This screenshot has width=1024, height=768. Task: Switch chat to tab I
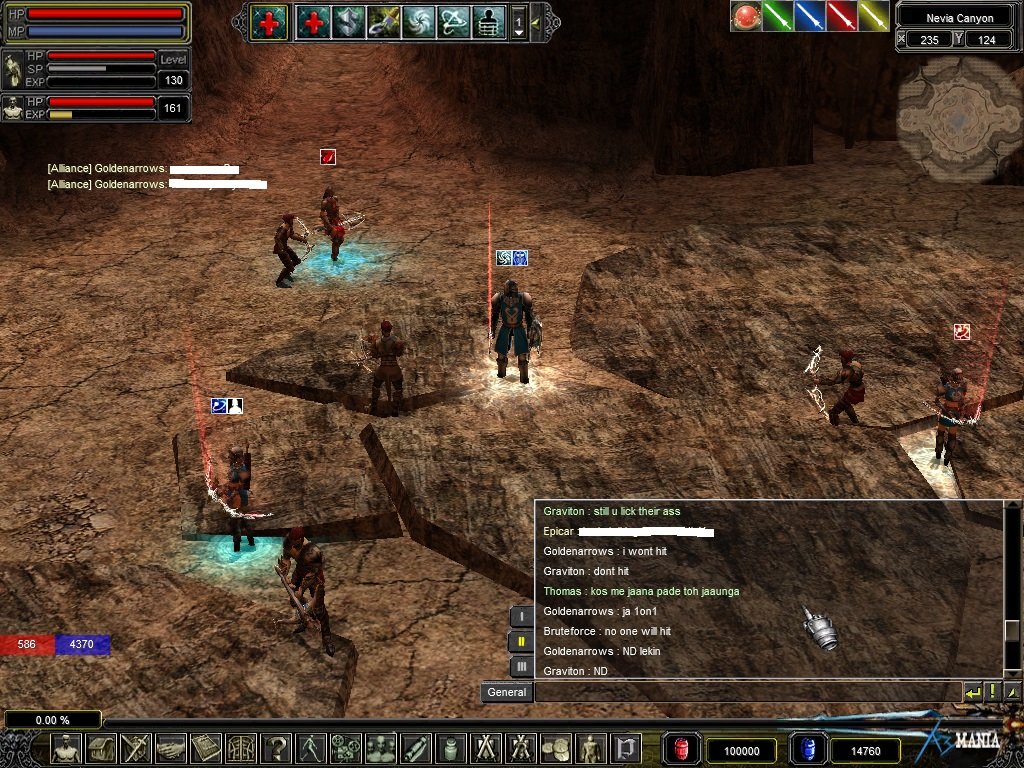[x=521, y=617]
